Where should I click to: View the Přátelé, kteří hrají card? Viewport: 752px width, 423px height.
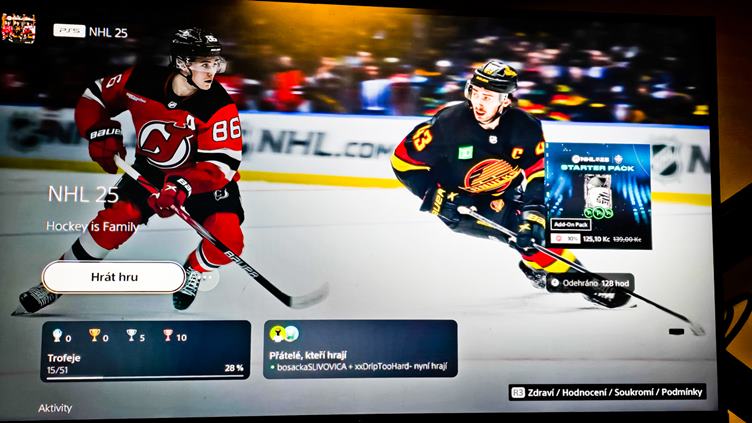tap(360, 348)
